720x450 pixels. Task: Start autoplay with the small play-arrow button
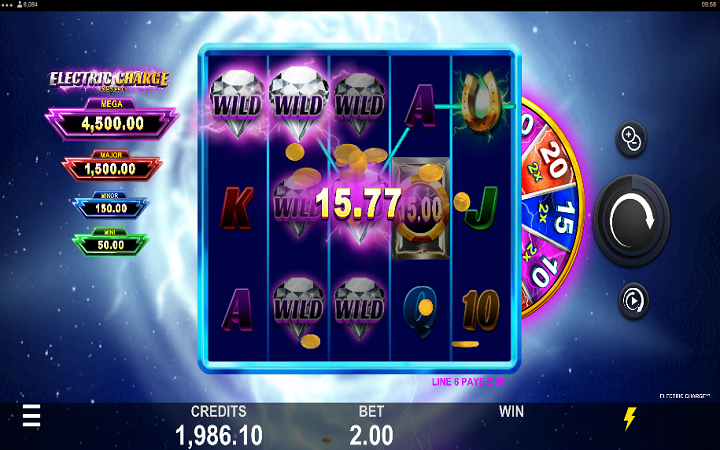(631, 300)
